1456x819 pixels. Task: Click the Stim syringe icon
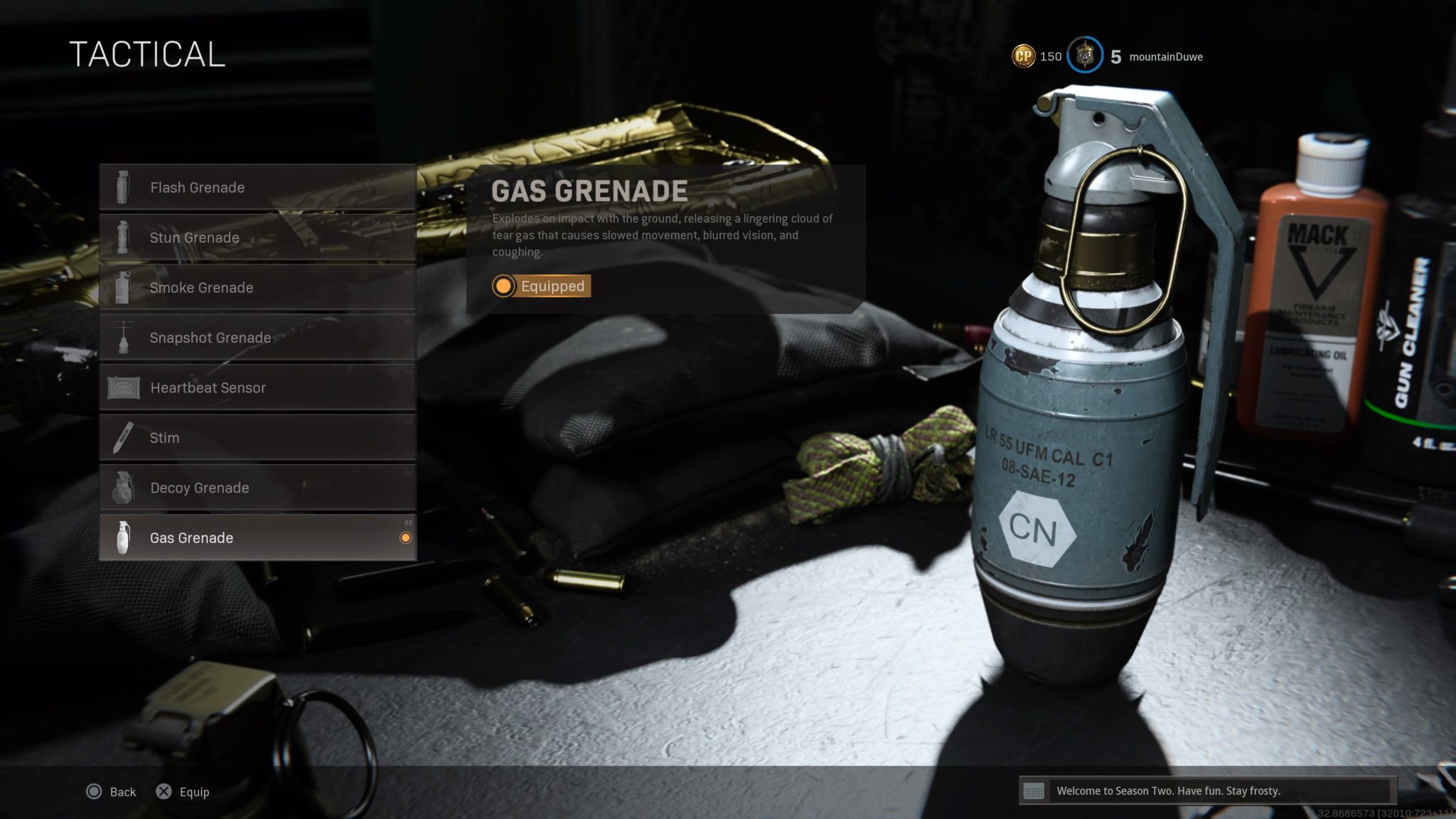124,438
